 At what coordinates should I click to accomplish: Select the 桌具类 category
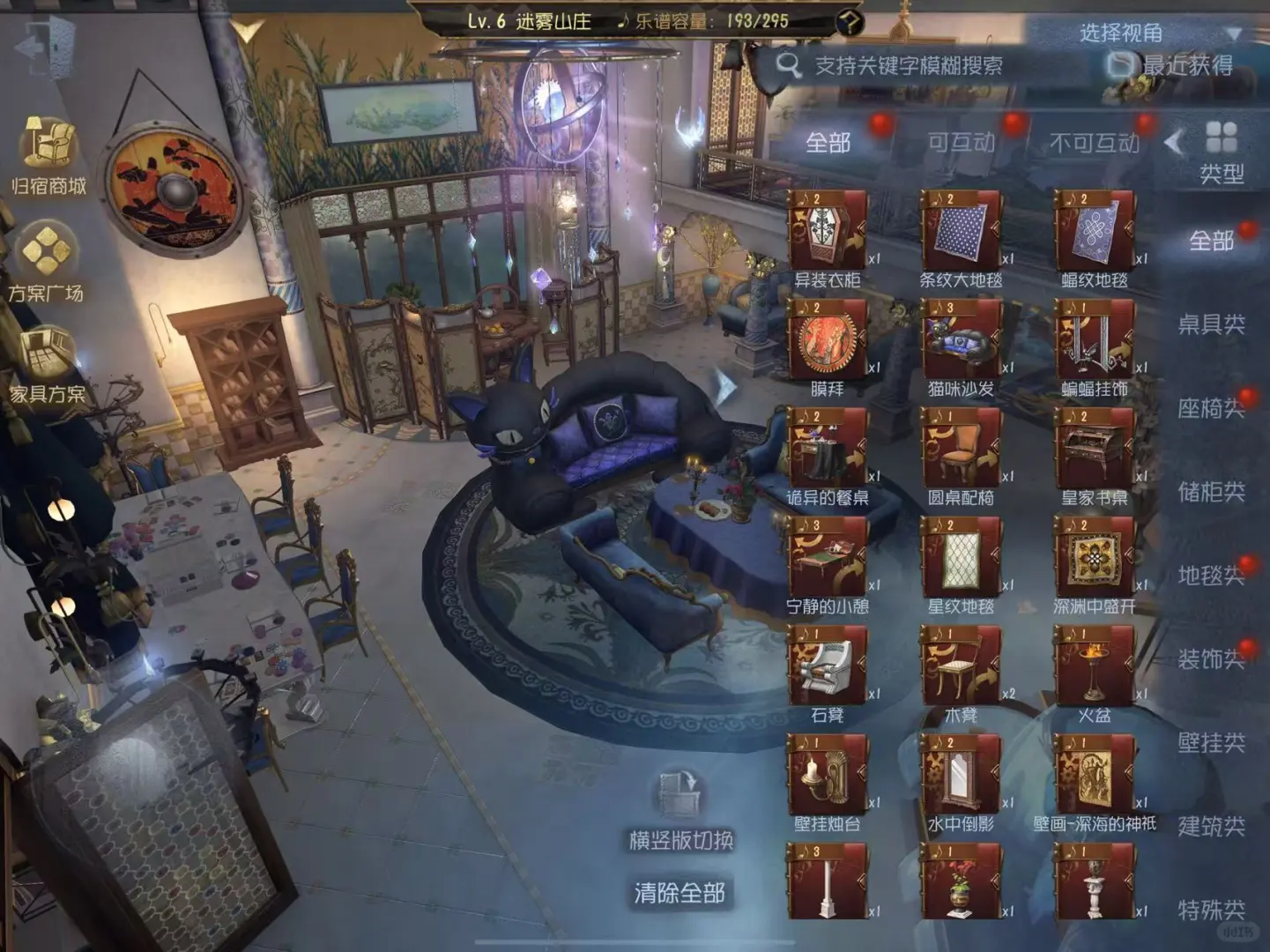point(1211,324)
